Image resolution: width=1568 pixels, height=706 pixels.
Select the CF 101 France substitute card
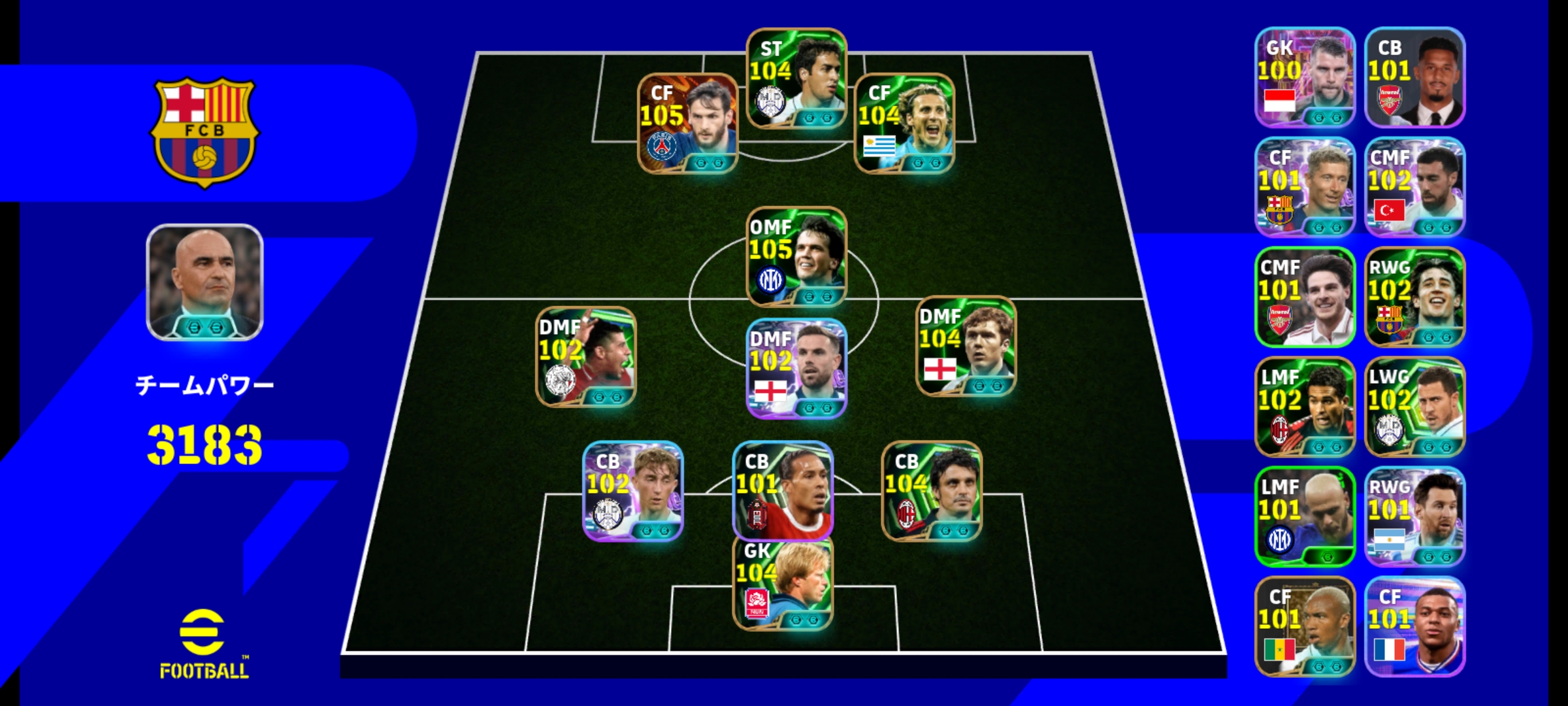click(x=1414, y=626)
